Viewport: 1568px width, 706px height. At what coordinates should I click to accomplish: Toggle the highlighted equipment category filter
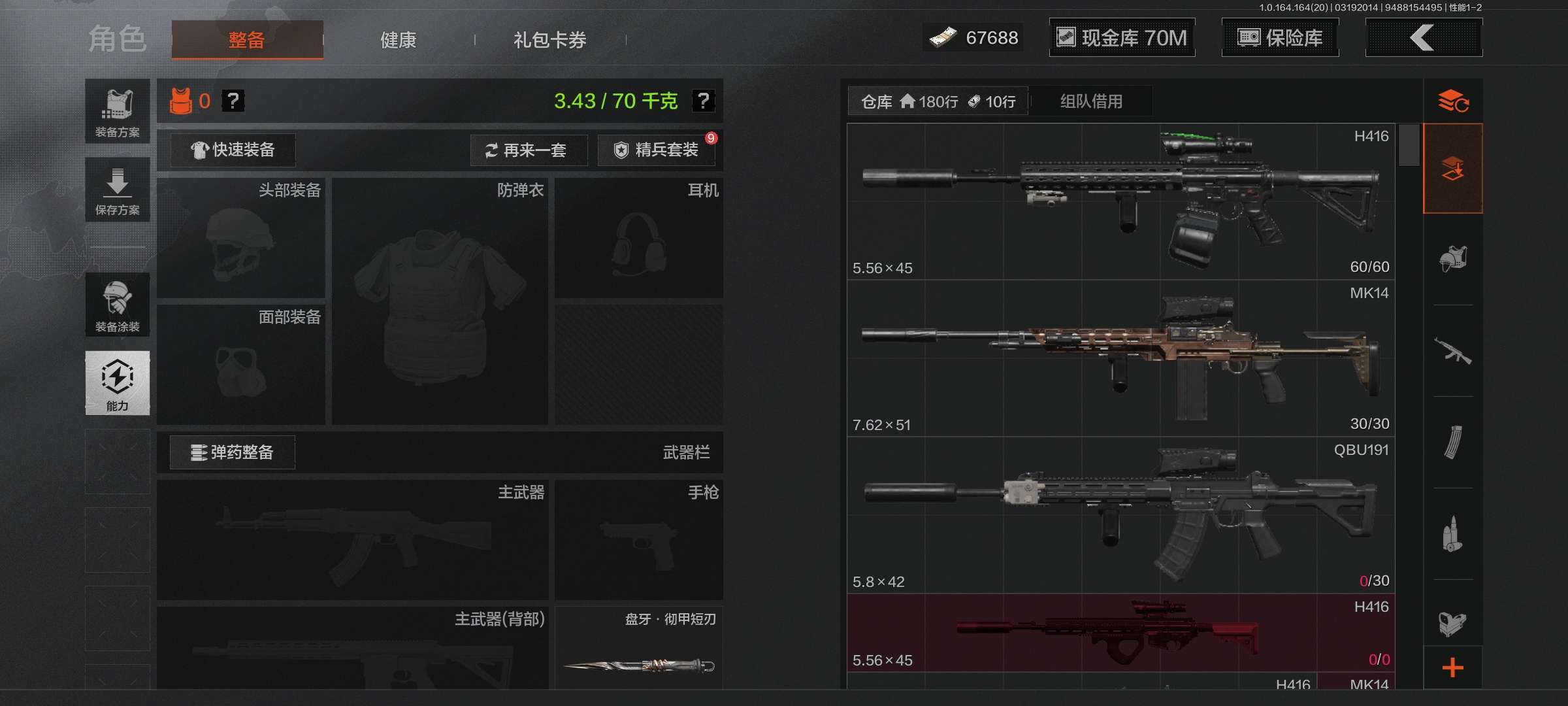click(x=1452, y=169)
